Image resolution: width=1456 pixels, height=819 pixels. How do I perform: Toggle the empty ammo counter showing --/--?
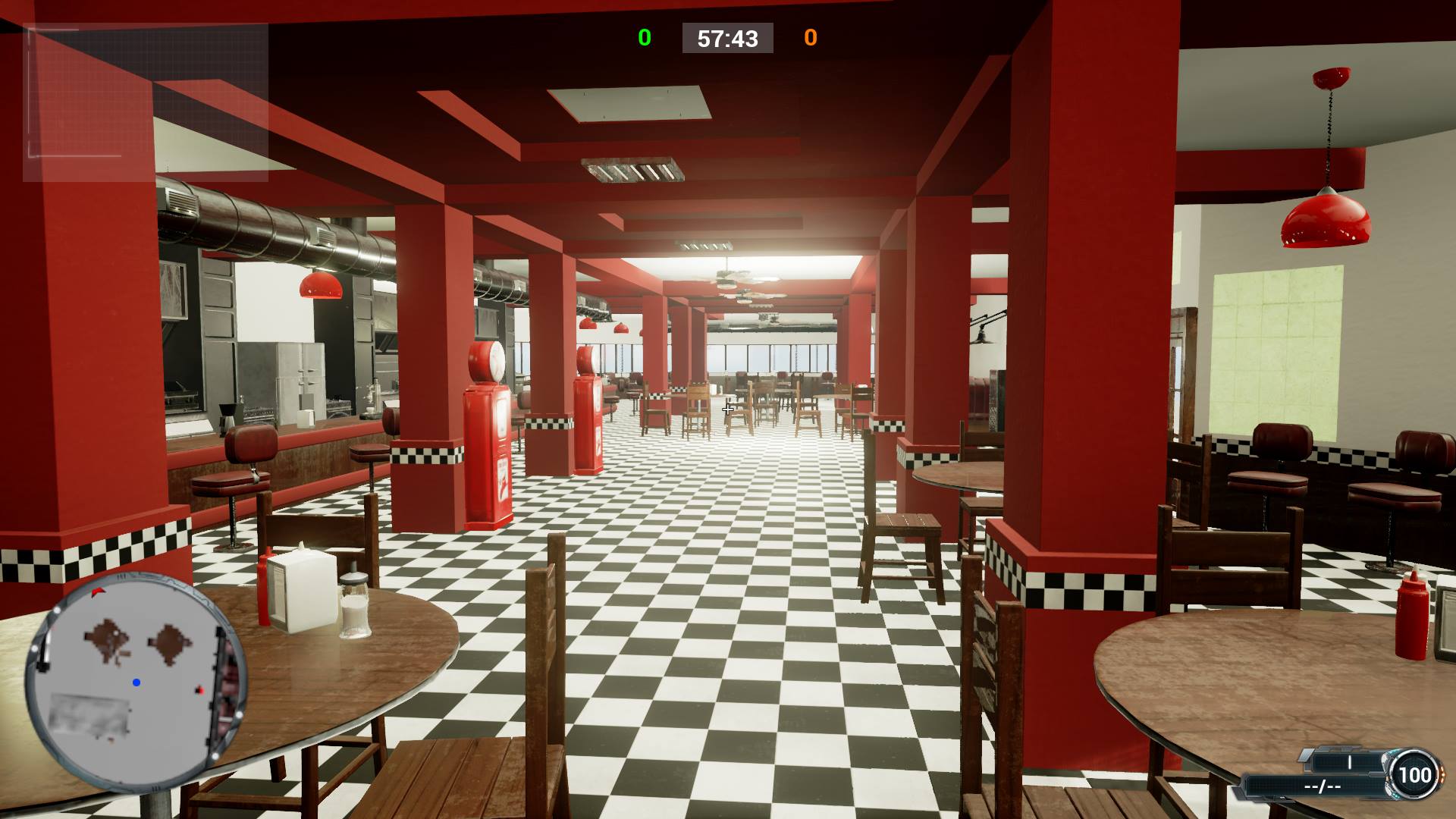[1321, 786]
